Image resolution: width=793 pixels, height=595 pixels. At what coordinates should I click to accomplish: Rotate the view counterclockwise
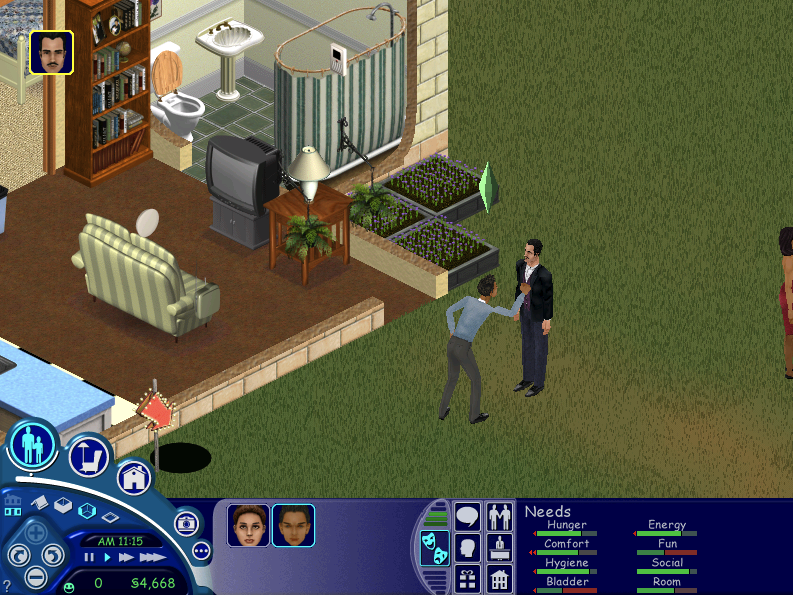click(17, 555)
